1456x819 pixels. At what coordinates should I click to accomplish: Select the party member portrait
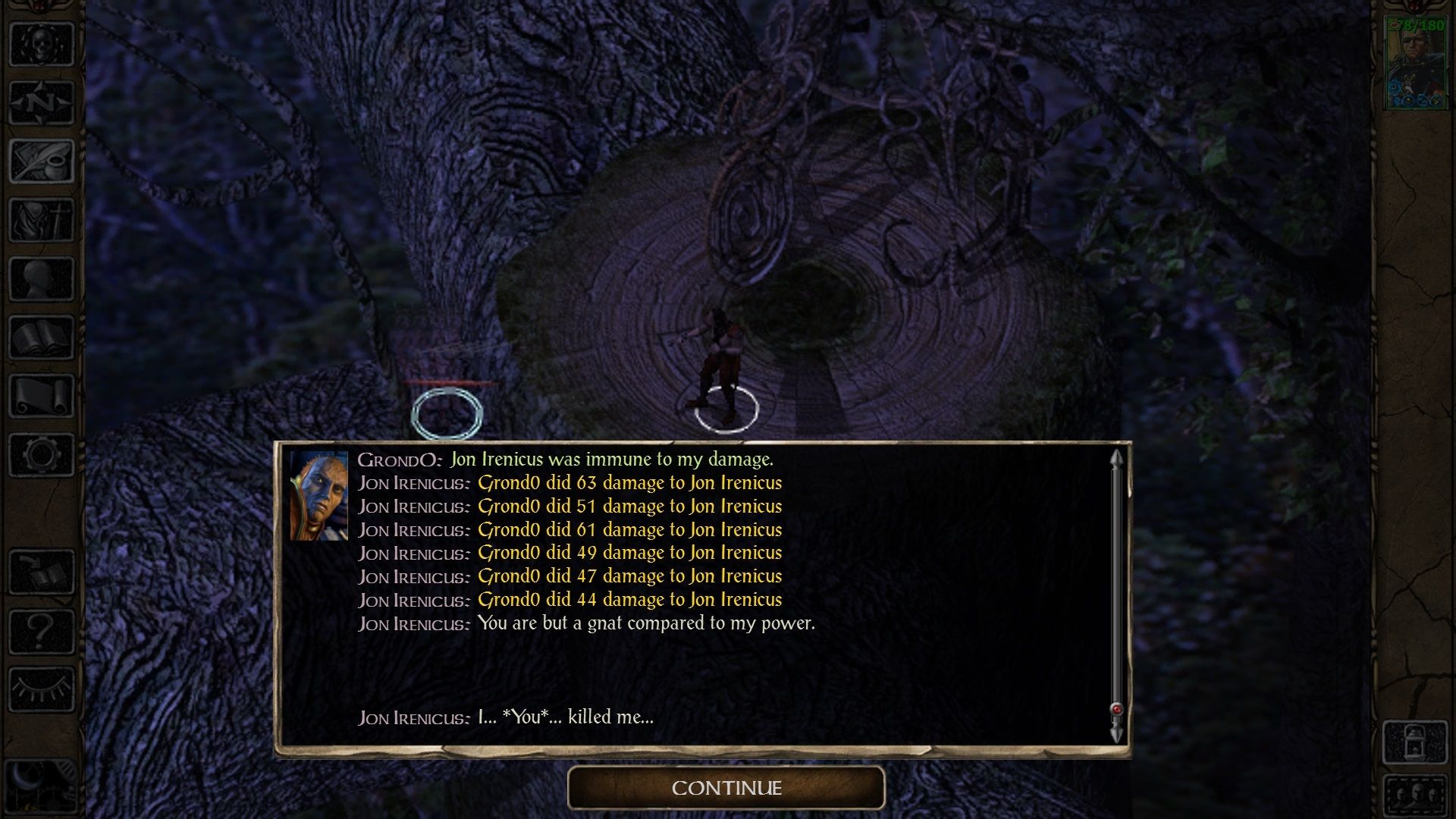click(x=1415, y=64)
